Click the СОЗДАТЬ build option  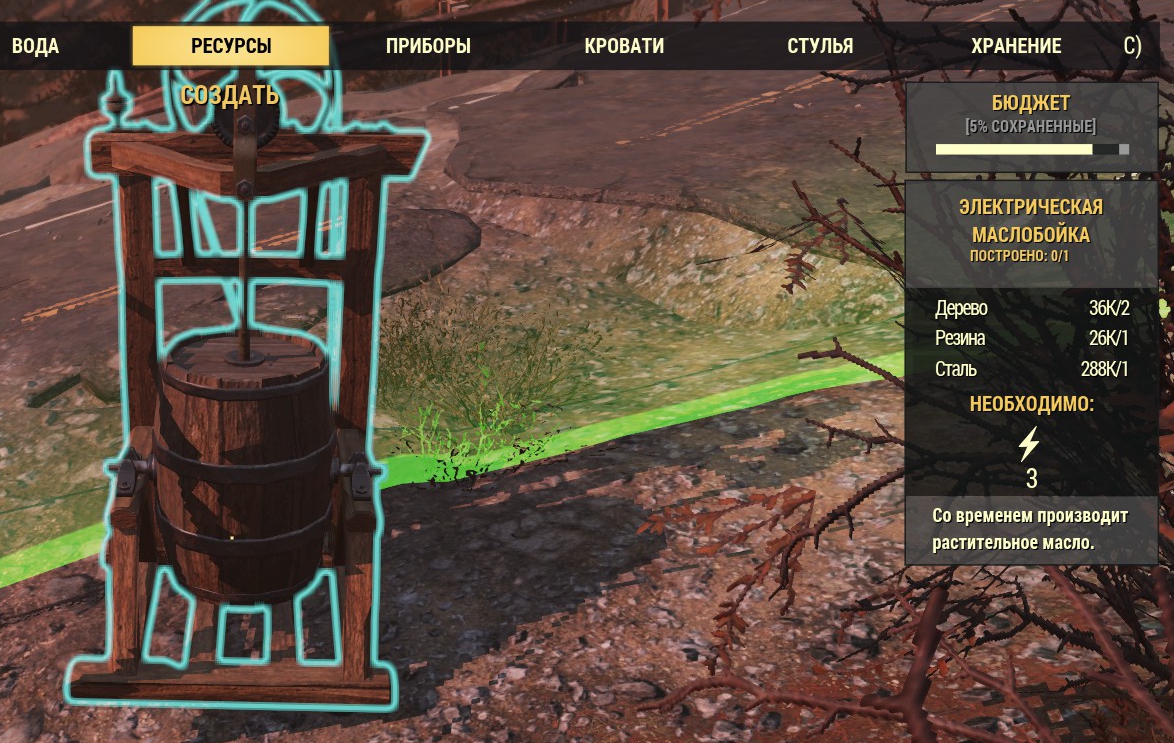tap(230, 96)
